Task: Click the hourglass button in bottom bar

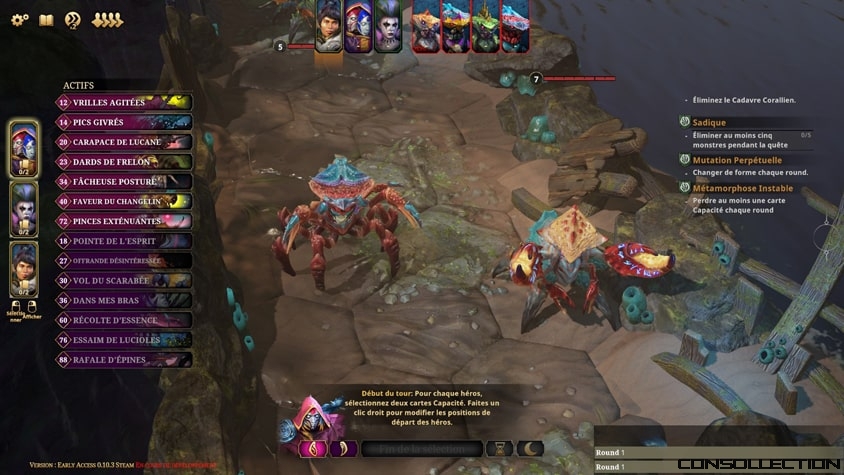Action: coord(499,449)
